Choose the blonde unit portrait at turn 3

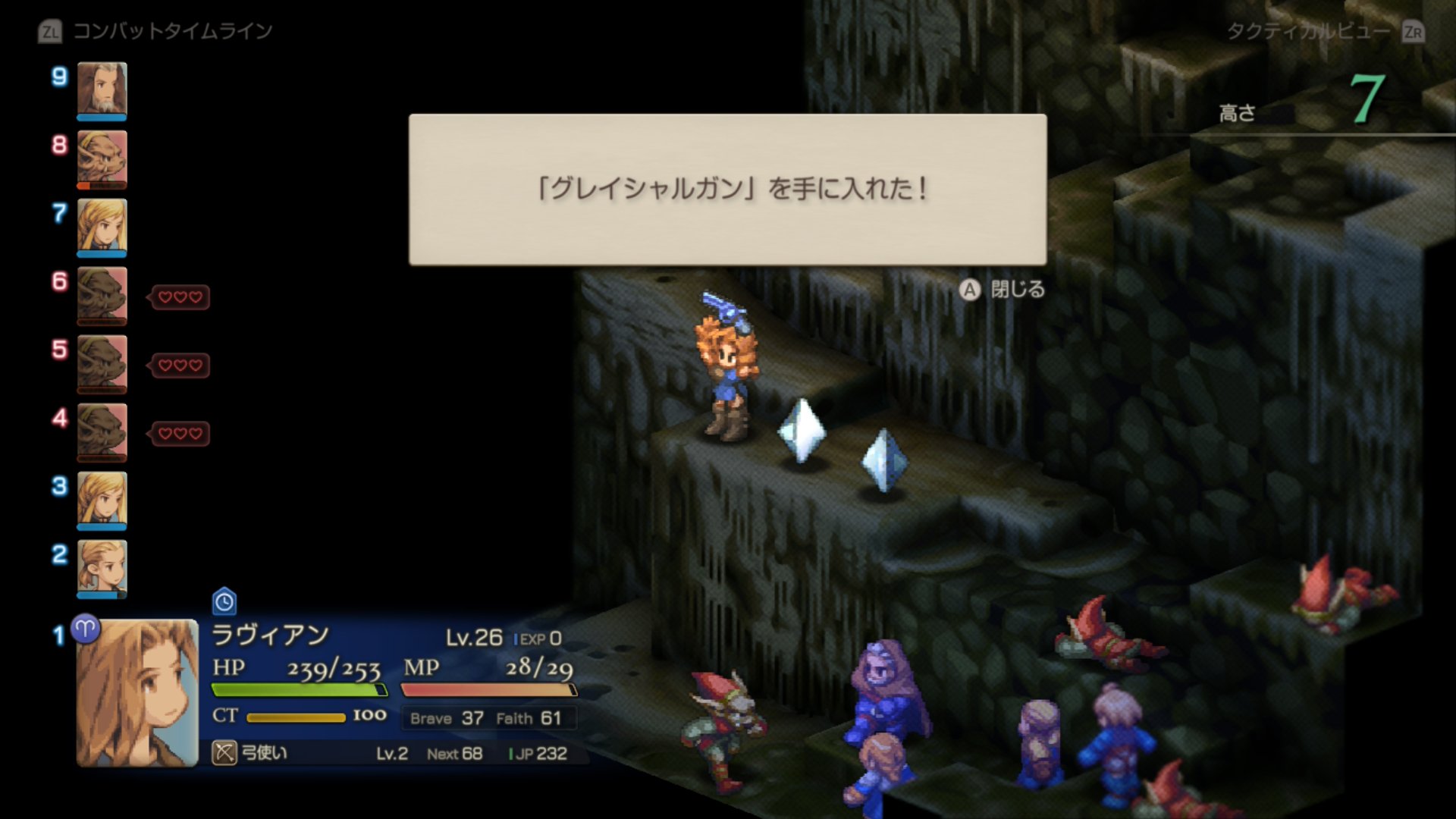(x=102, y=499)
